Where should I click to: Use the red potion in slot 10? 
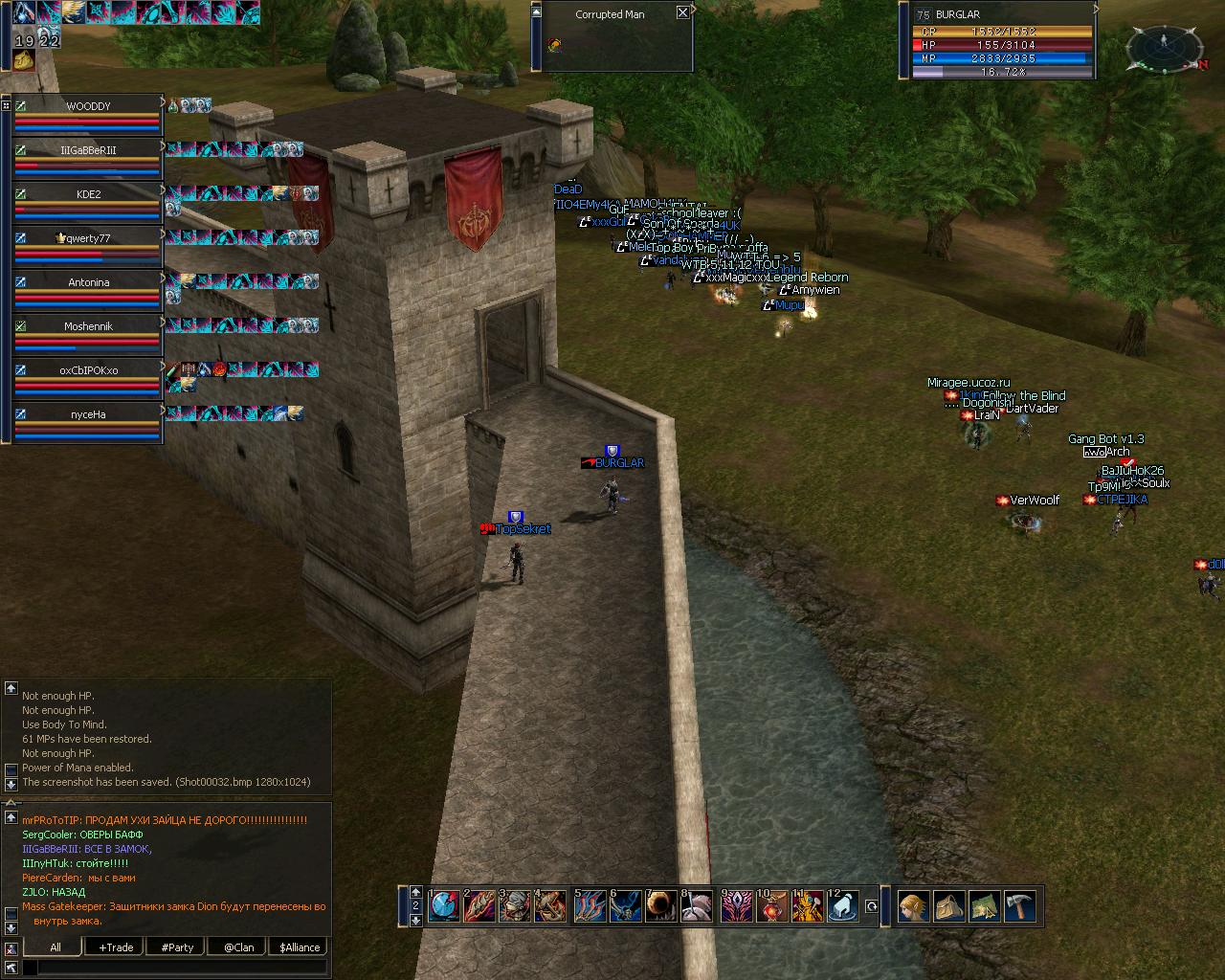771,906
